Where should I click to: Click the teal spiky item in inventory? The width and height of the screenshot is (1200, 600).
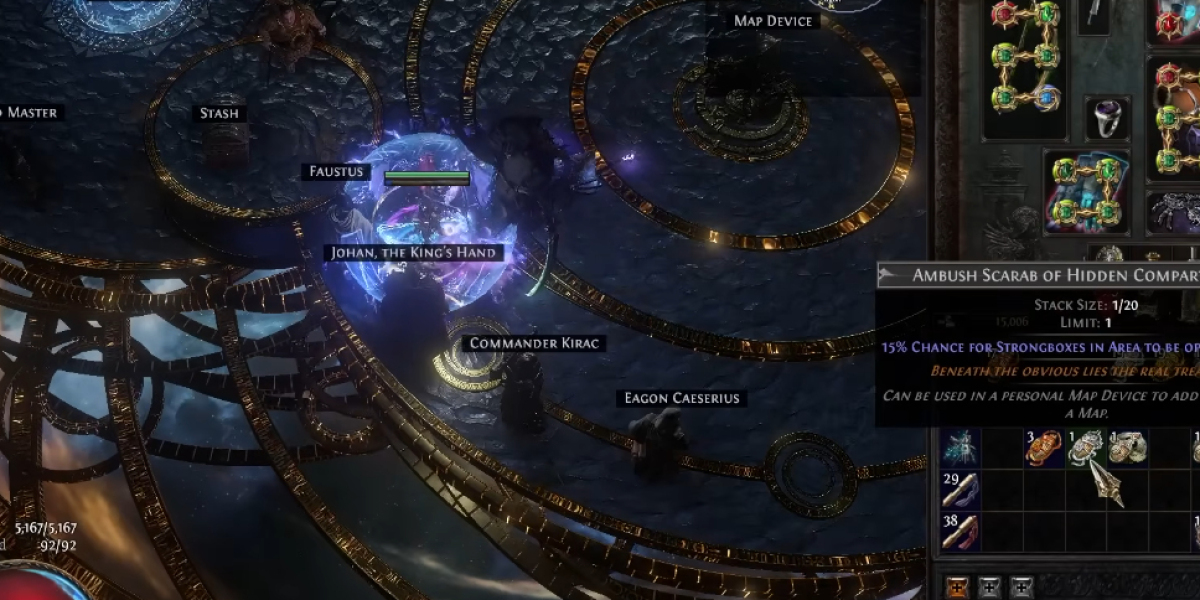(959, 449)
